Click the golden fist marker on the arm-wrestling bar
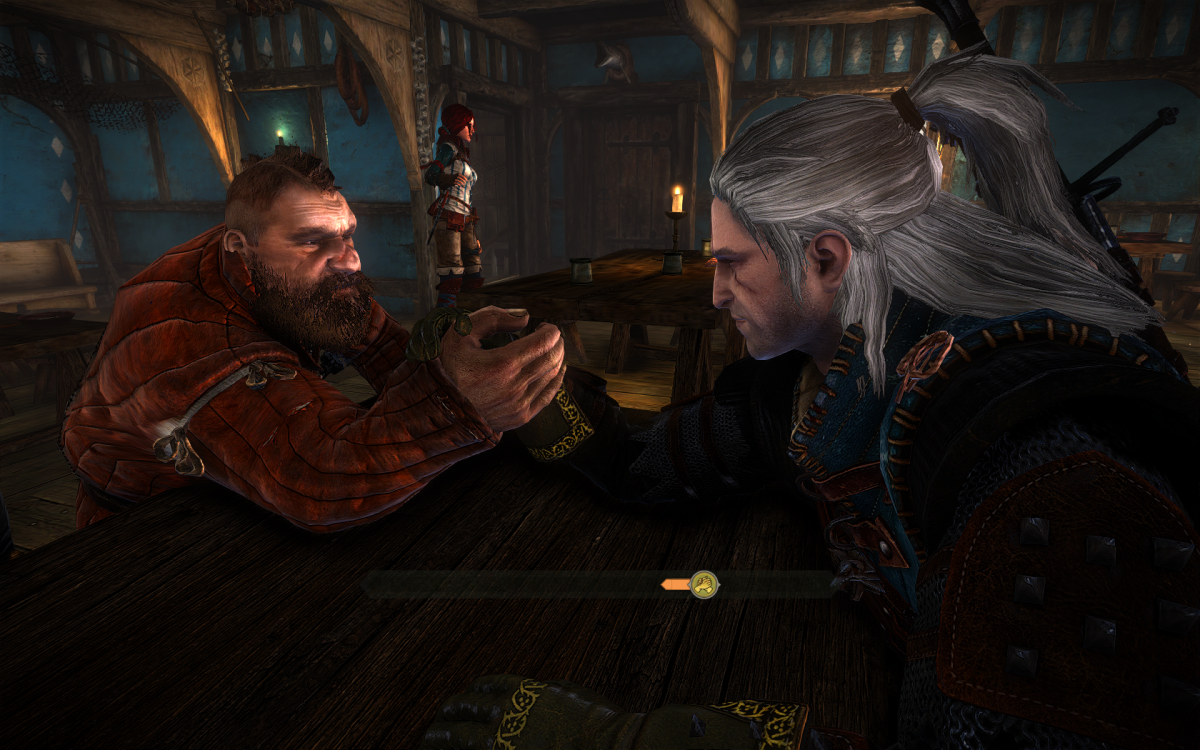 [x=704, y=584]
